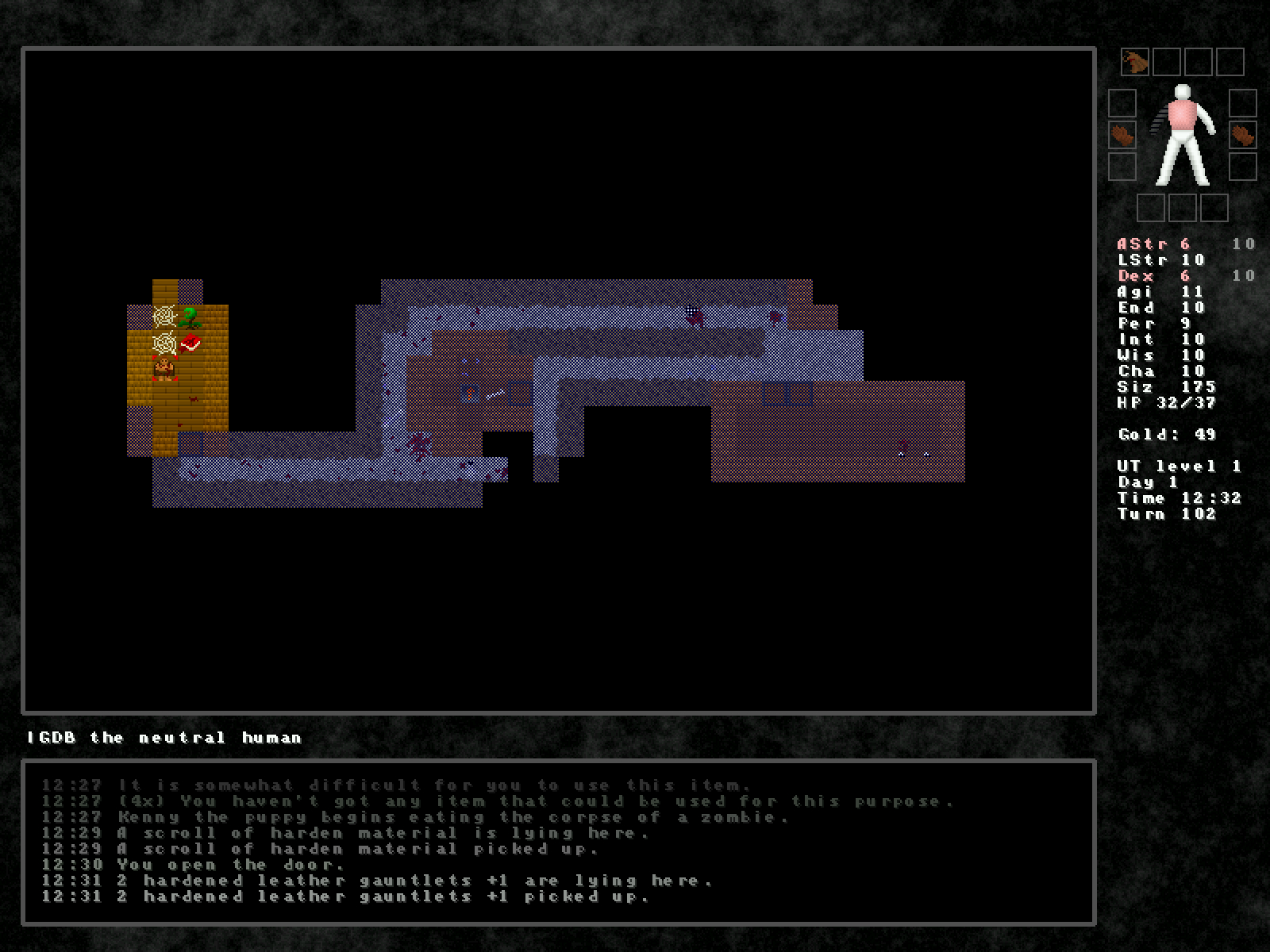Click the left-hand leather gauntlet icon

pos(1122,135)
